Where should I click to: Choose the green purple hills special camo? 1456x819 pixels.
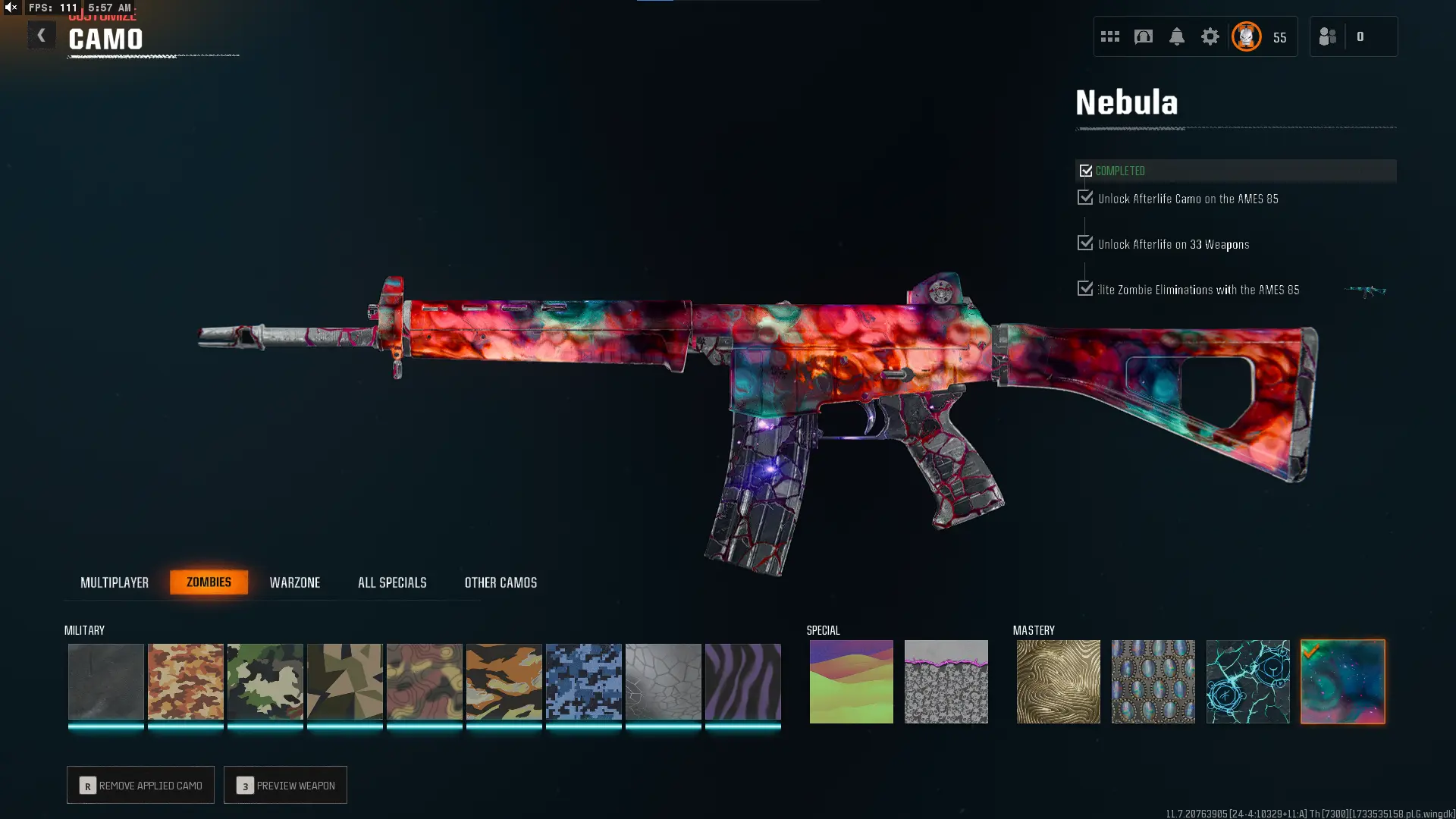coord(851,681)
